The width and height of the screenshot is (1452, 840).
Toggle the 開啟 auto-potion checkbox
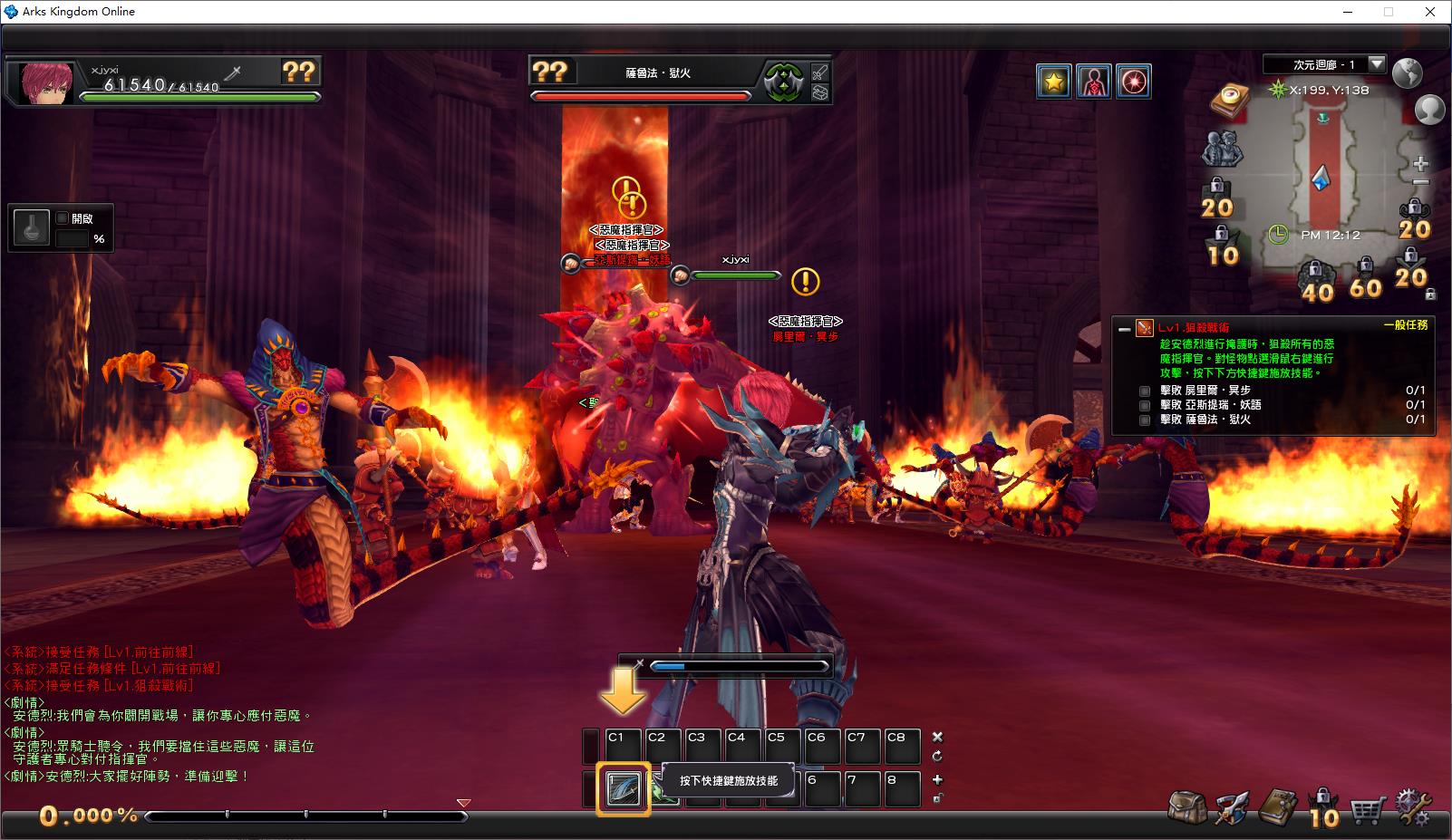coord(63,218)
